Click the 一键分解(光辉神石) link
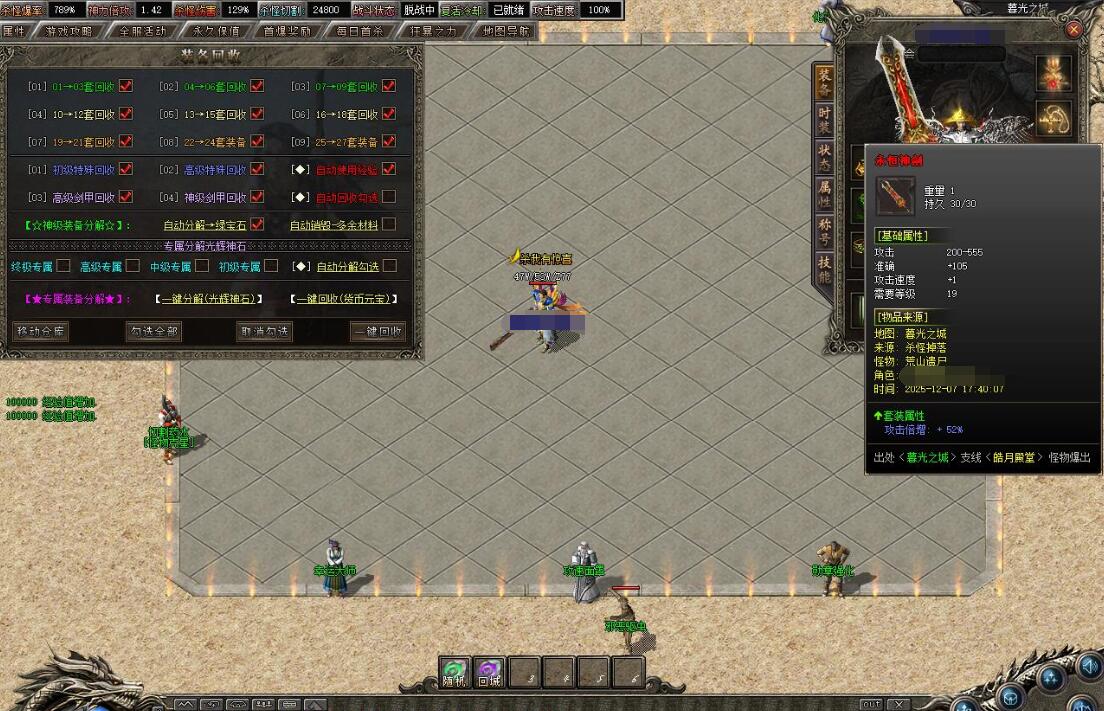 tap(209, 298)
